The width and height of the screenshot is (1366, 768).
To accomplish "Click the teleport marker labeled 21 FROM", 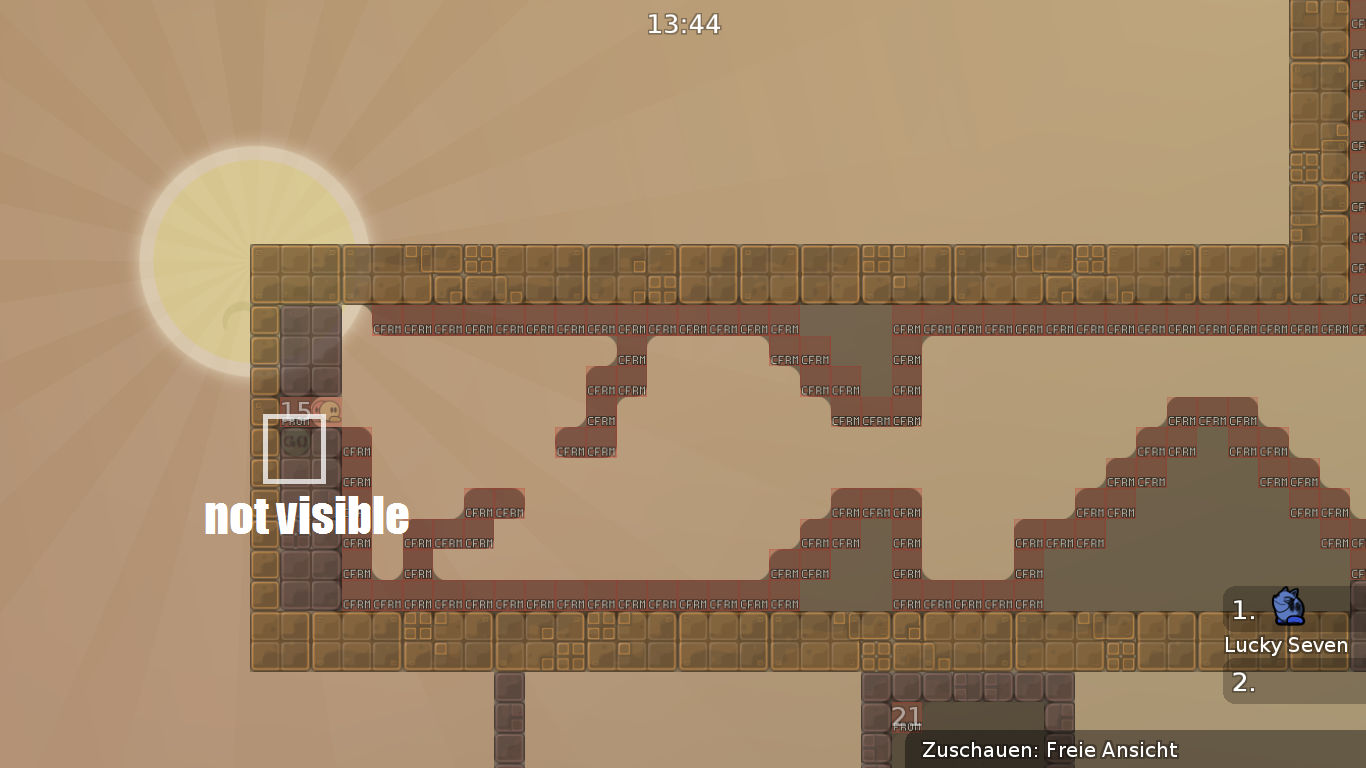I will (x=906, y=717).
